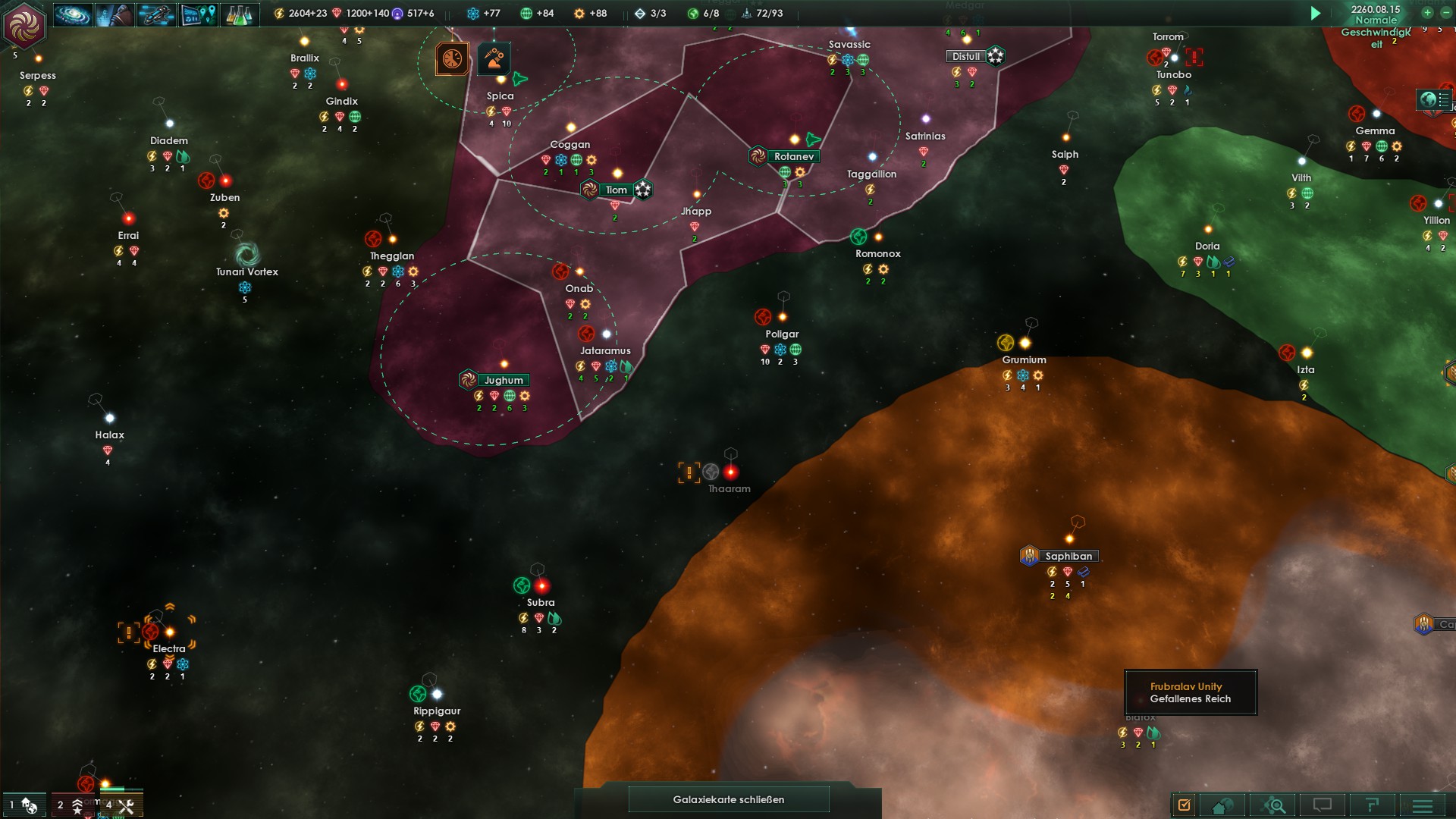Increase game speed with the plus button
The image size is (1456, 819).
pyautogui.click(x=1427, y=12)
